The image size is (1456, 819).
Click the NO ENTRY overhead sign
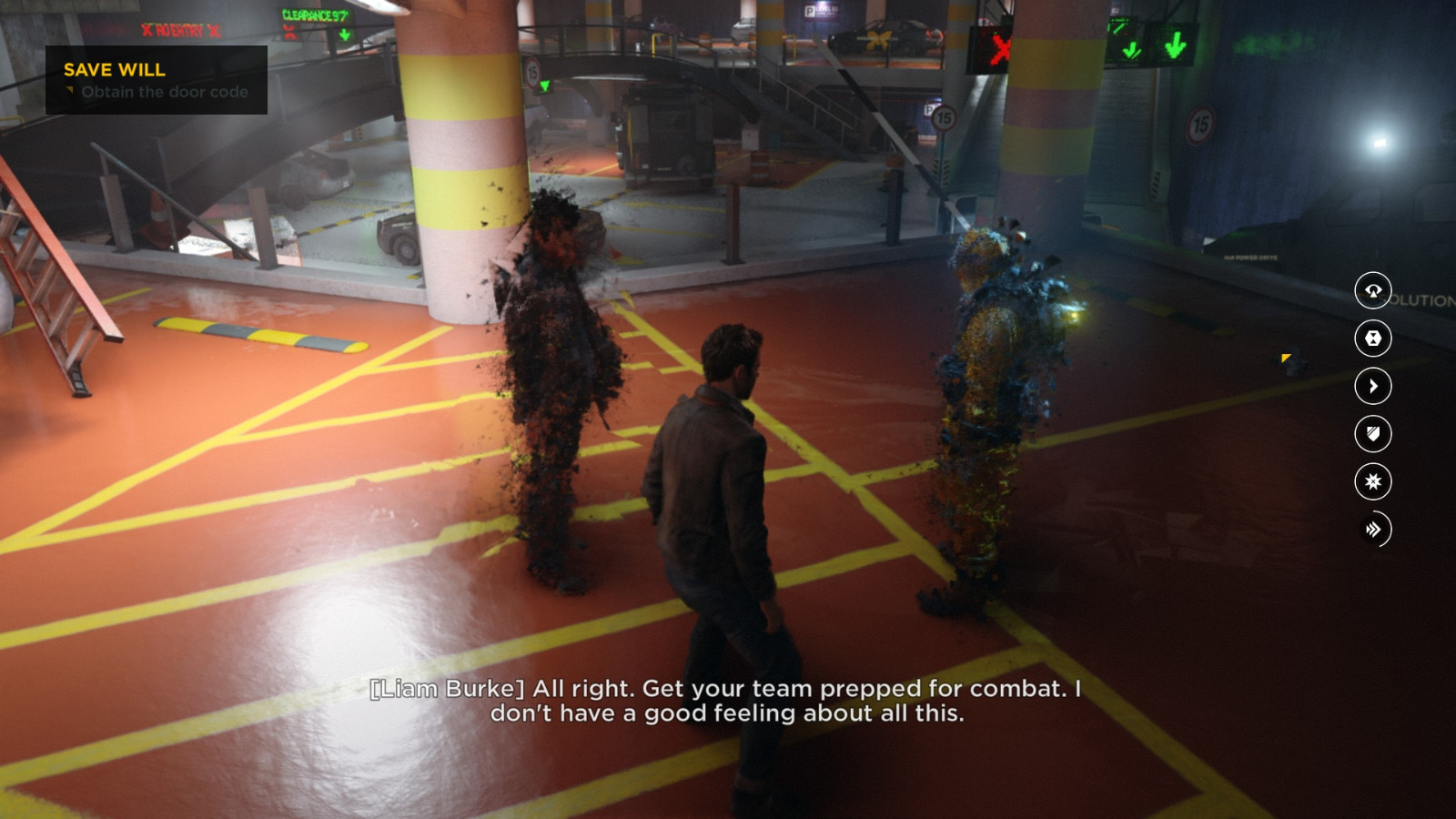coord(178,28)
